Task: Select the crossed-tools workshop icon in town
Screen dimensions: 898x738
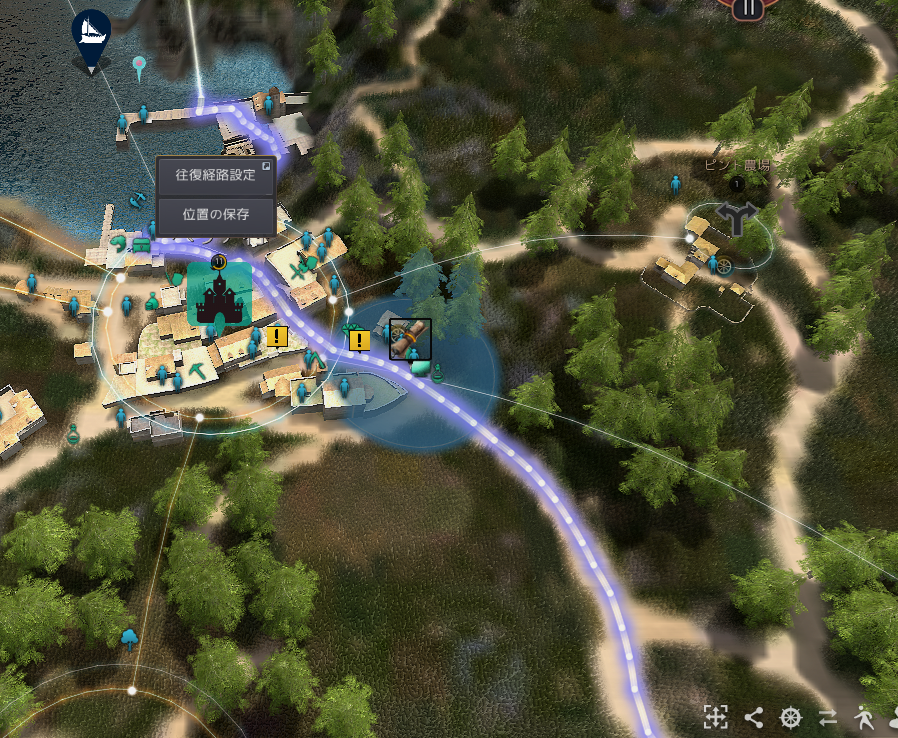Action: [298, 270]
